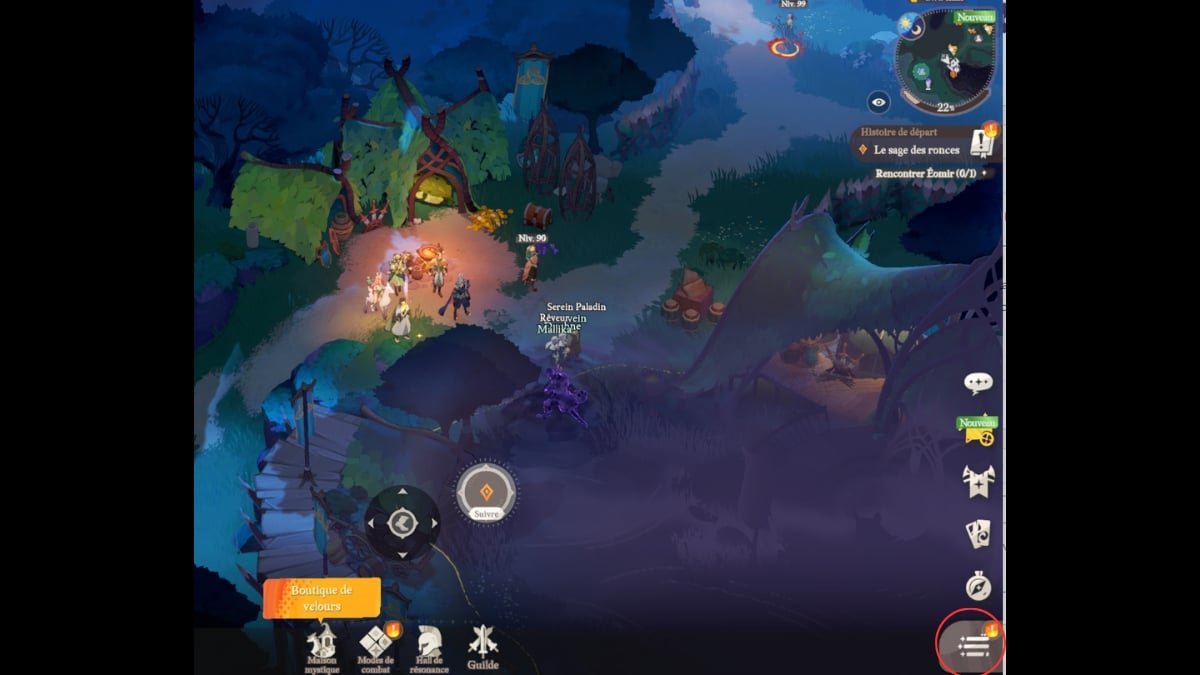Image resolution: width=1200 pixels, height=675 pixels.
Task: Open the cart icon marked Nouveau
Action: point(977,431)
